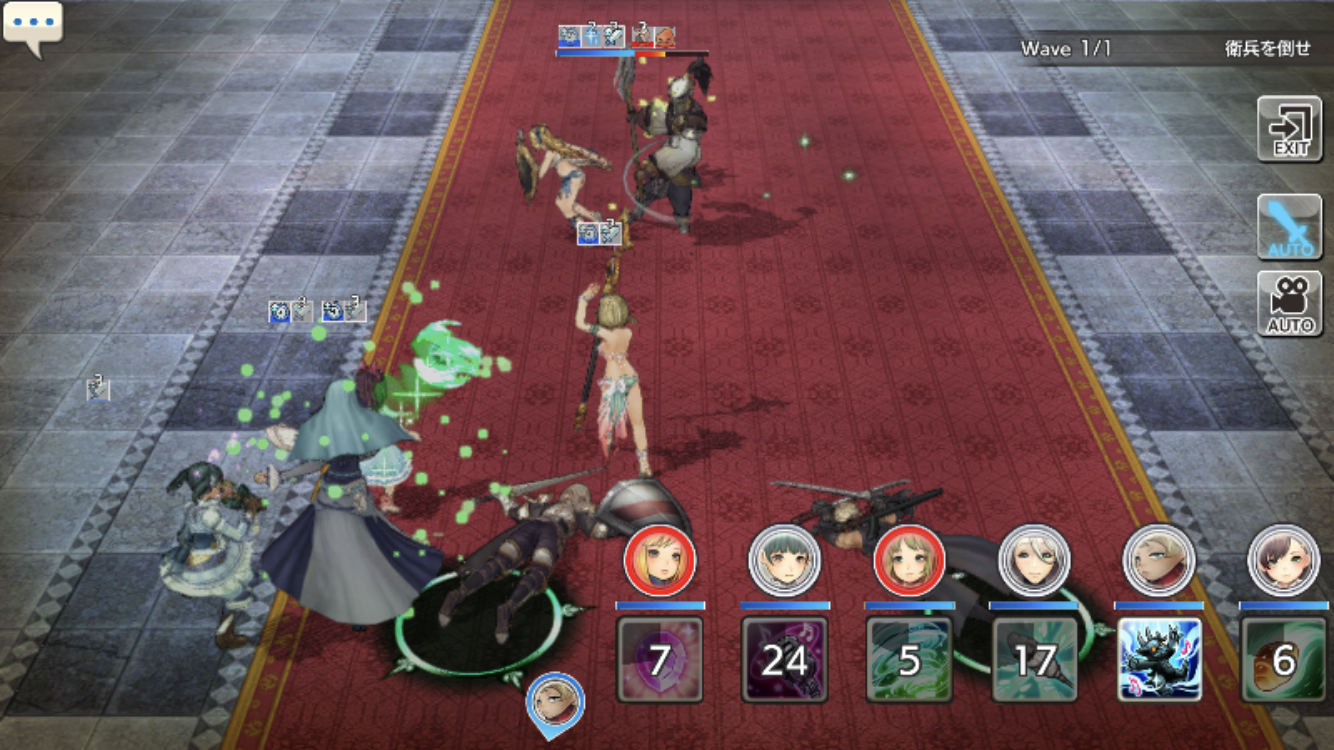Exit the battle with the EXIT button
The width and height of the screenshot is (1334, 750).
pyautogui.click(x=1290, y=128)
